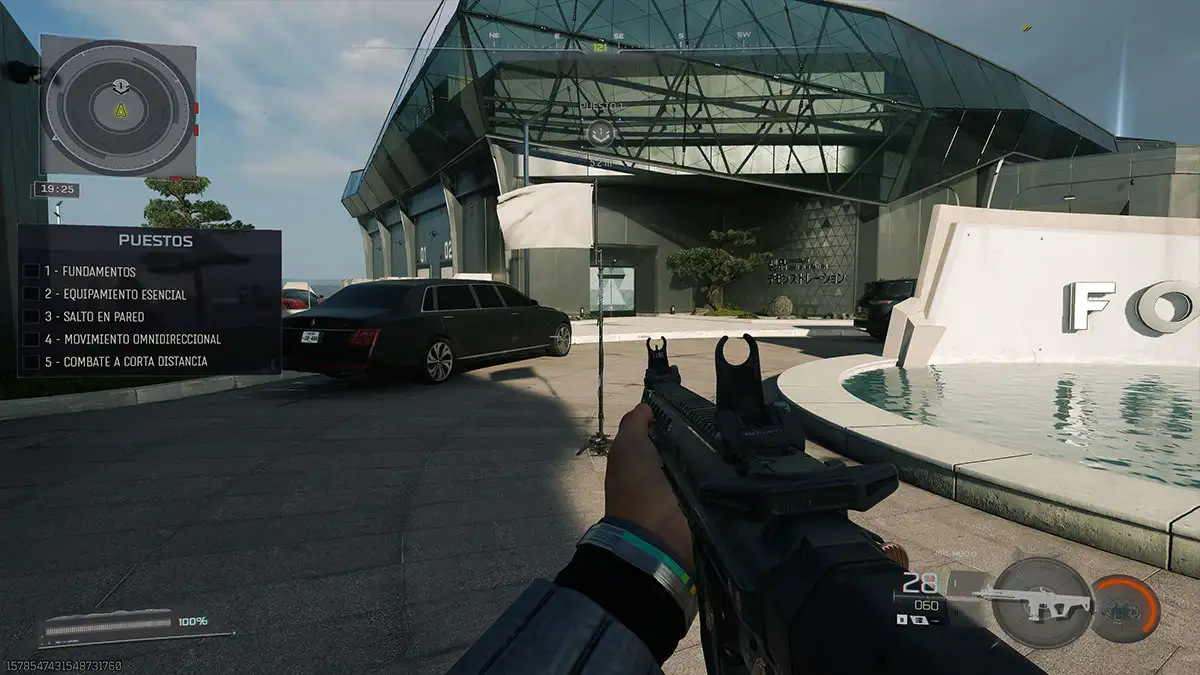The height and width of the screenshot is (675, 1200).
Task: Choose the "2 - Equipamiento Esencial" entry
Action: click(x=114, y=294)
